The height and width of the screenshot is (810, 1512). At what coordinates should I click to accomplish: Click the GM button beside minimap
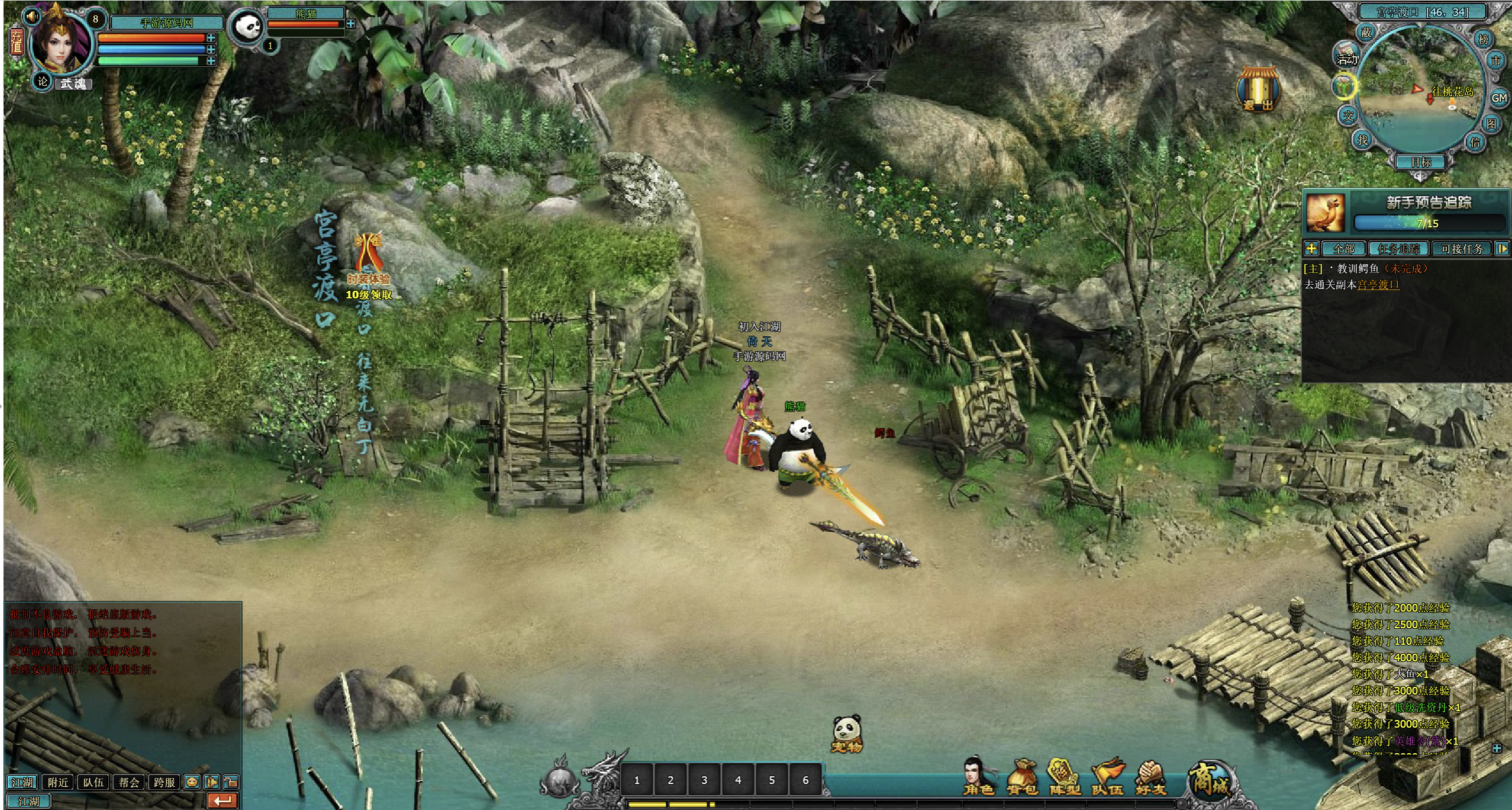click(1499, 98)
